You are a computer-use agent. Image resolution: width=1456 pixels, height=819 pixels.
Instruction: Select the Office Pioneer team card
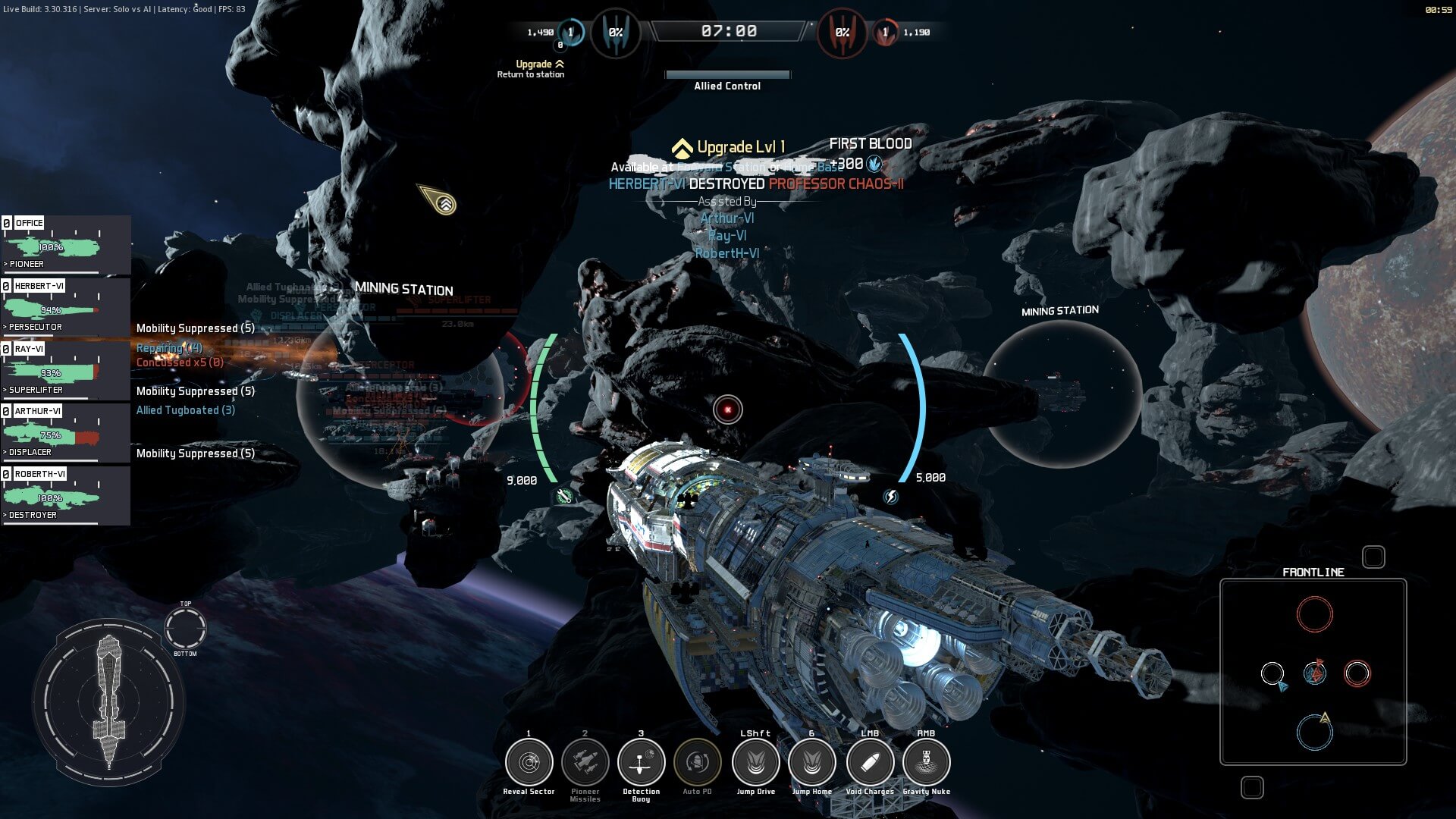[x=65, y=244]
